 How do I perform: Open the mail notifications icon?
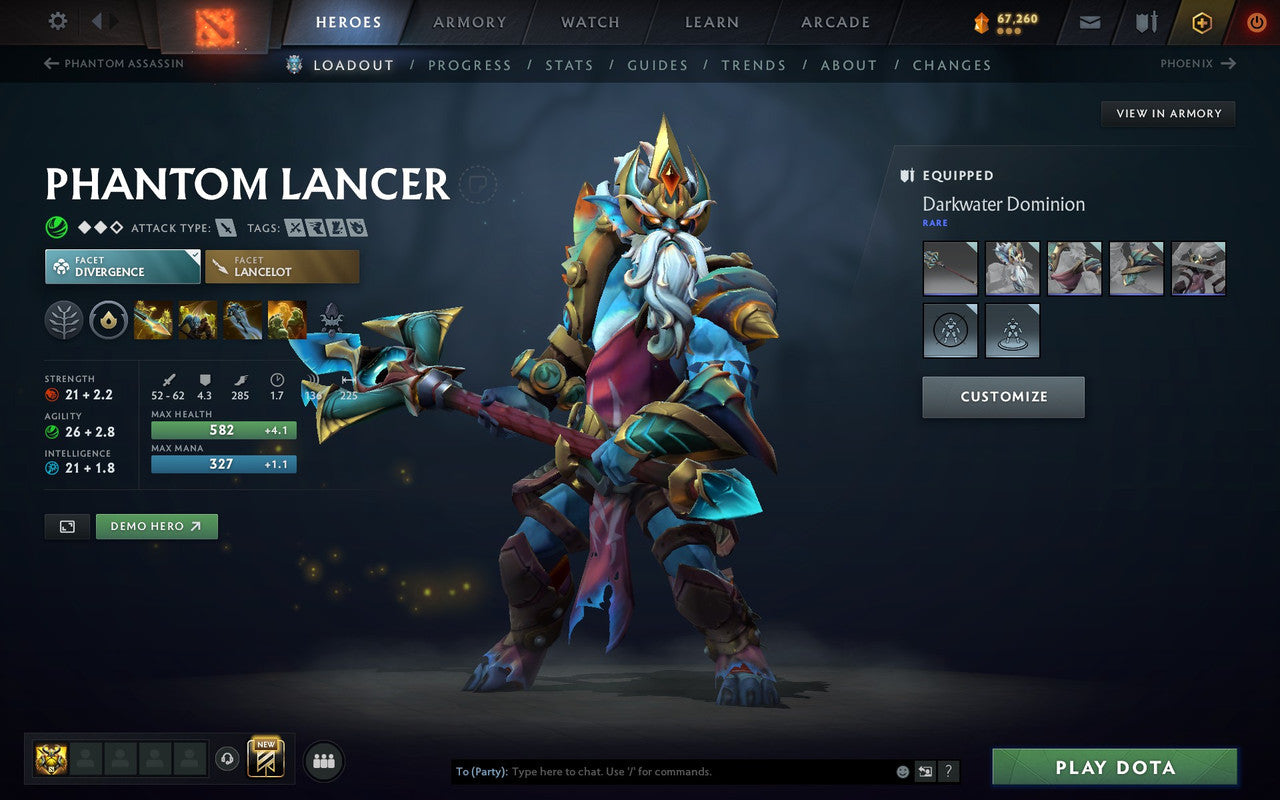pyautogui.click(x=1089, y=21)
